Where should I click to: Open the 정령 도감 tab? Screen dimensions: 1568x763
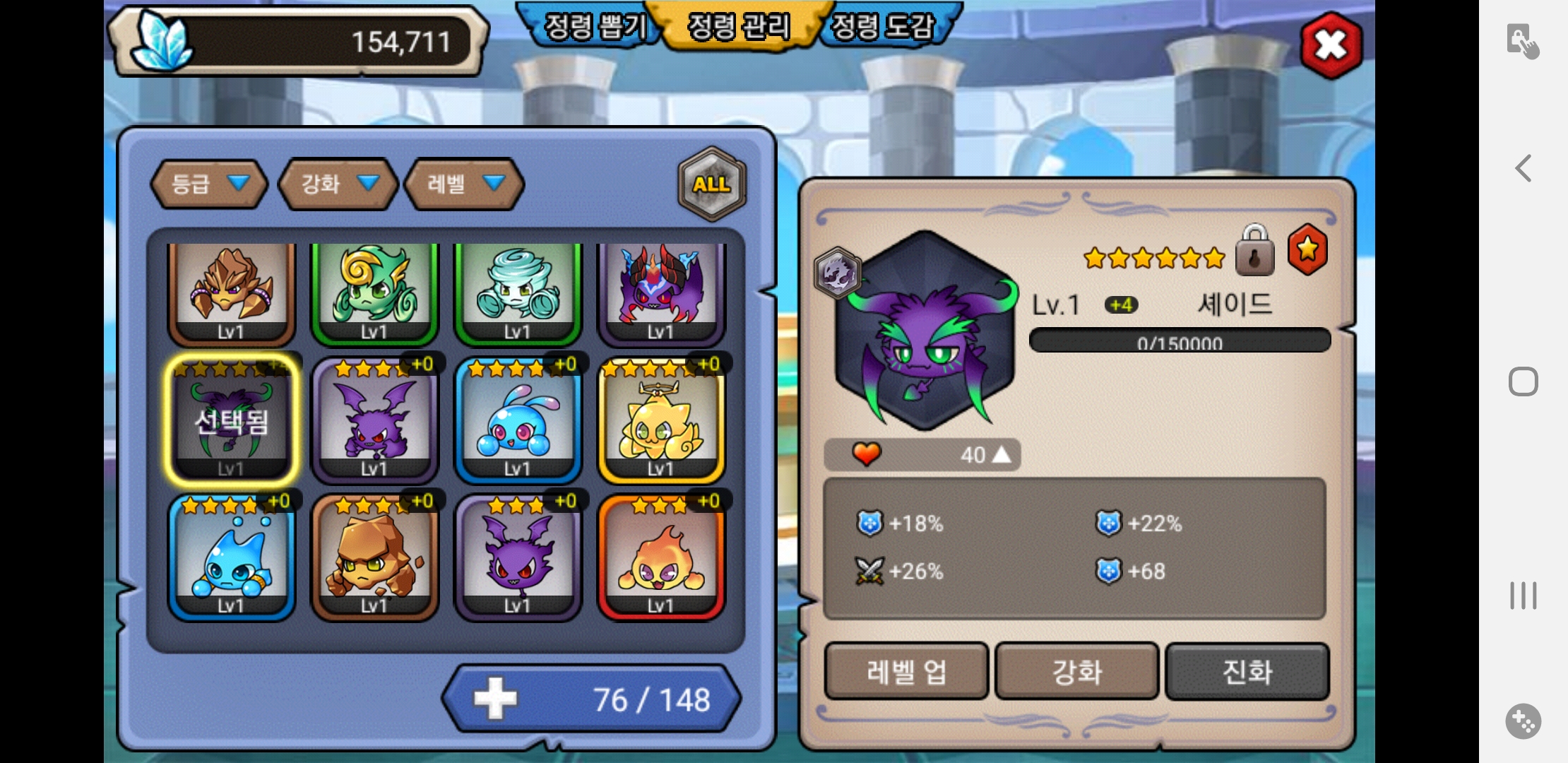(883, 27)
